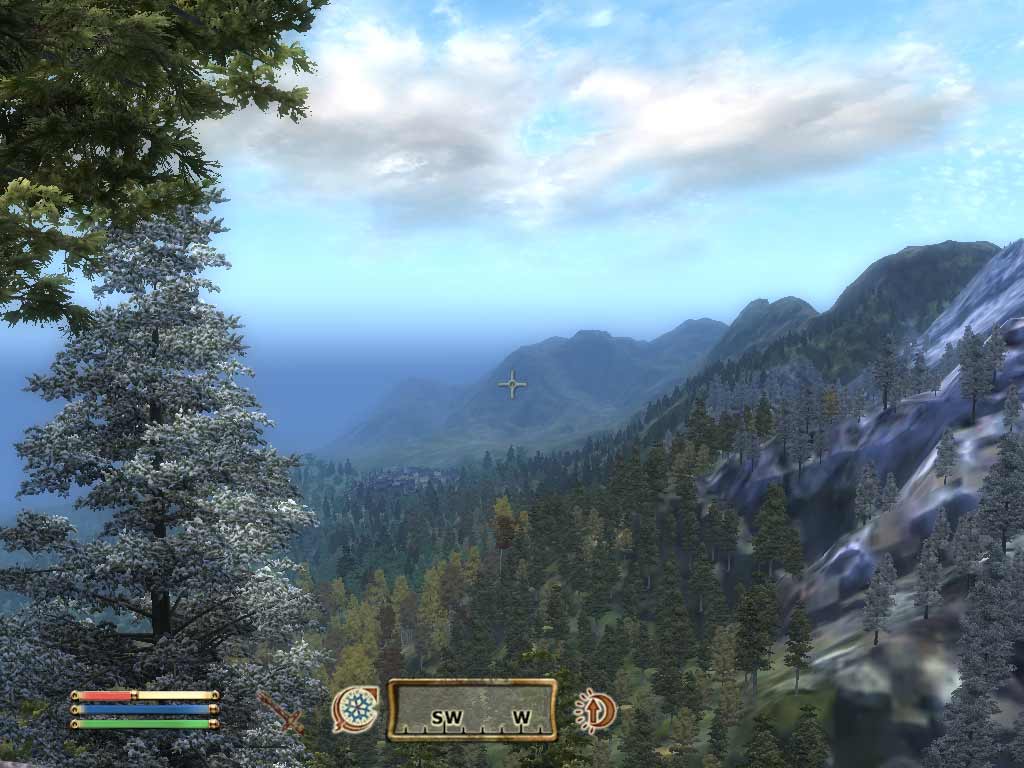Click the compass bar showing SW and W
The height and width of the screenshot is (768, 1024).
coord(472,710)
